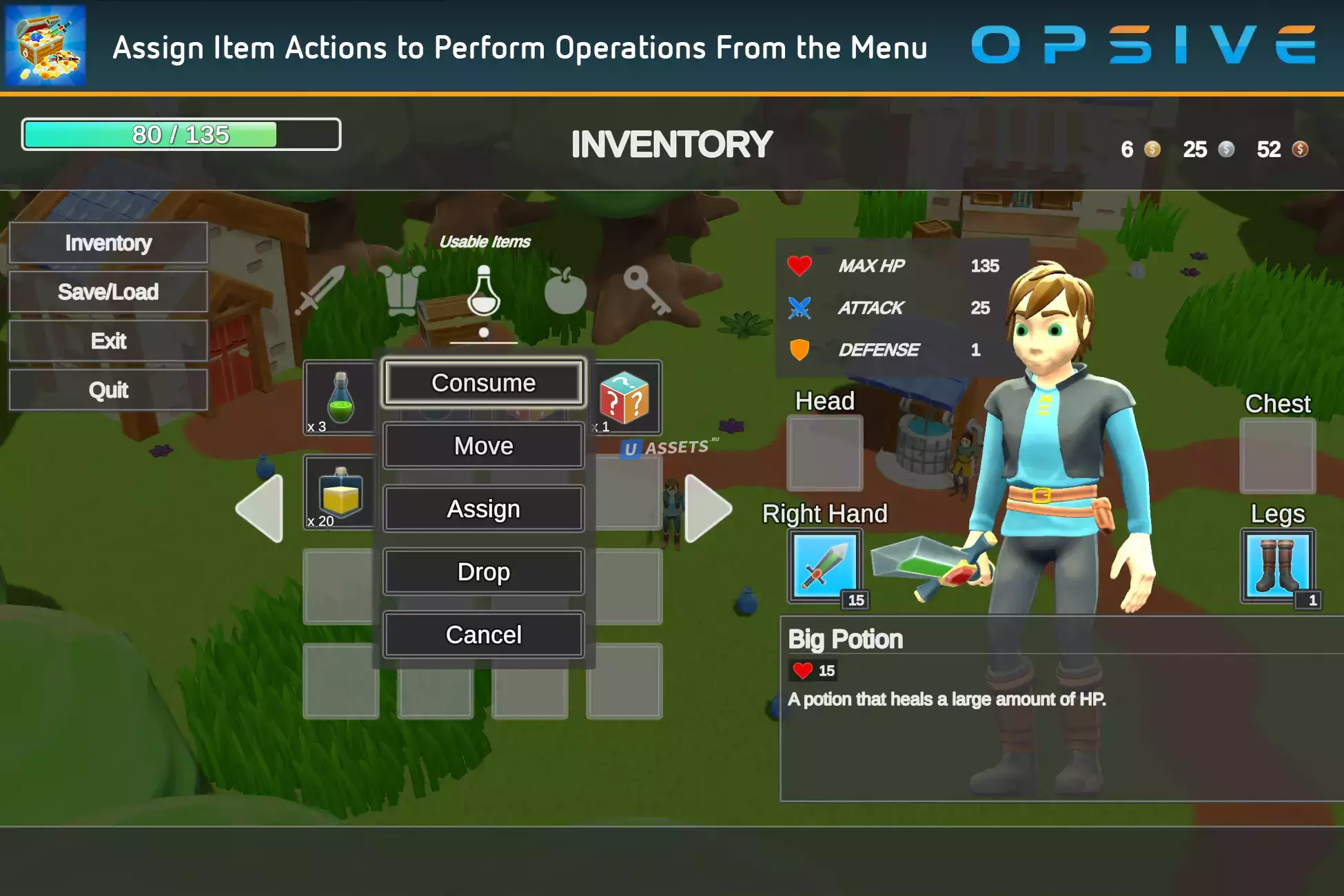Click the equipped sword in Right Hand slot
The width and height of the screenshot is (1344, 896).
pyautogui.click(x=825, y=567)
